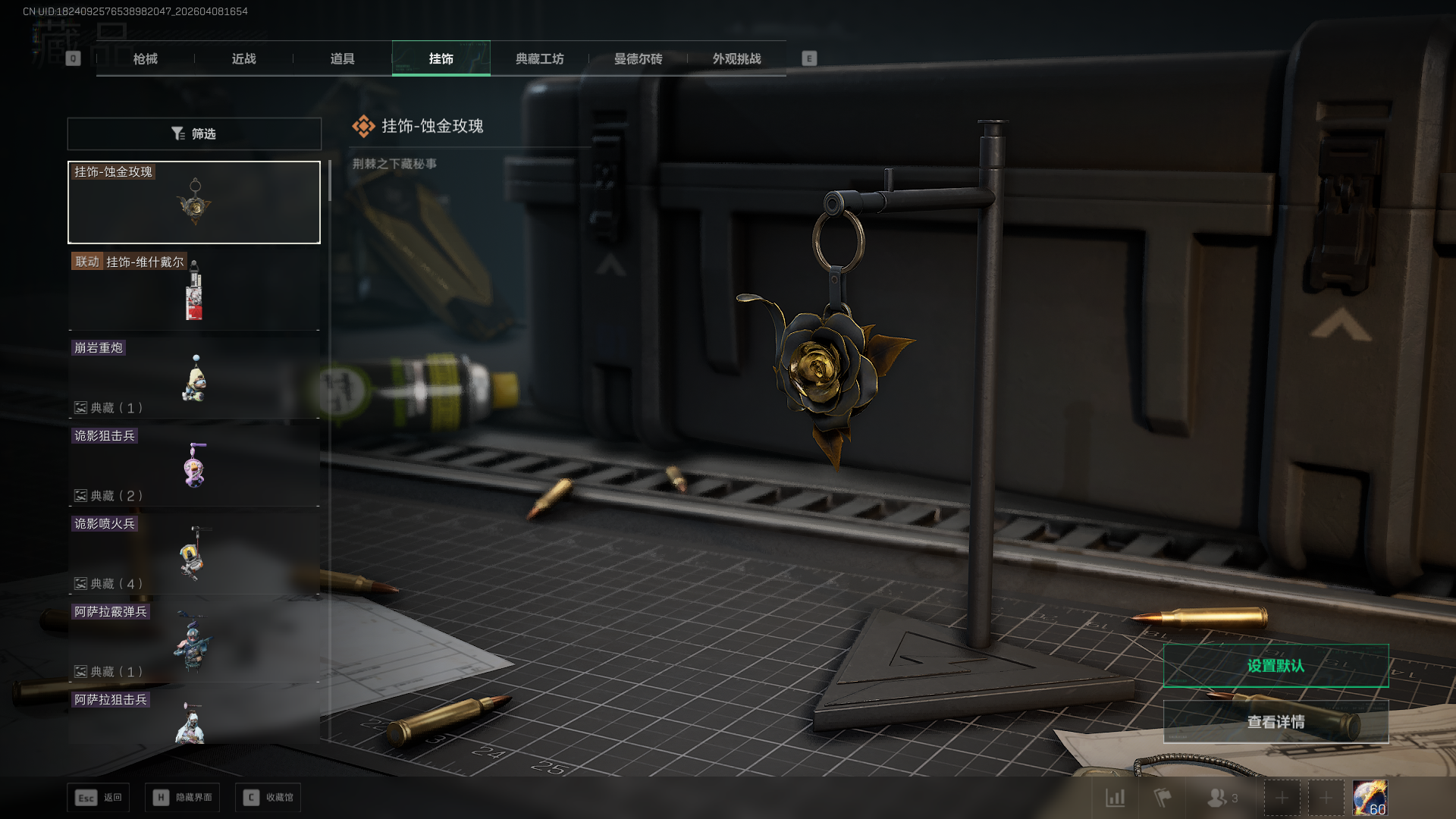Screen dimensions: 1456x819
Task: Select the 挂饰-蚀金玫瑰 charm entry
Action: coord(194,202)
